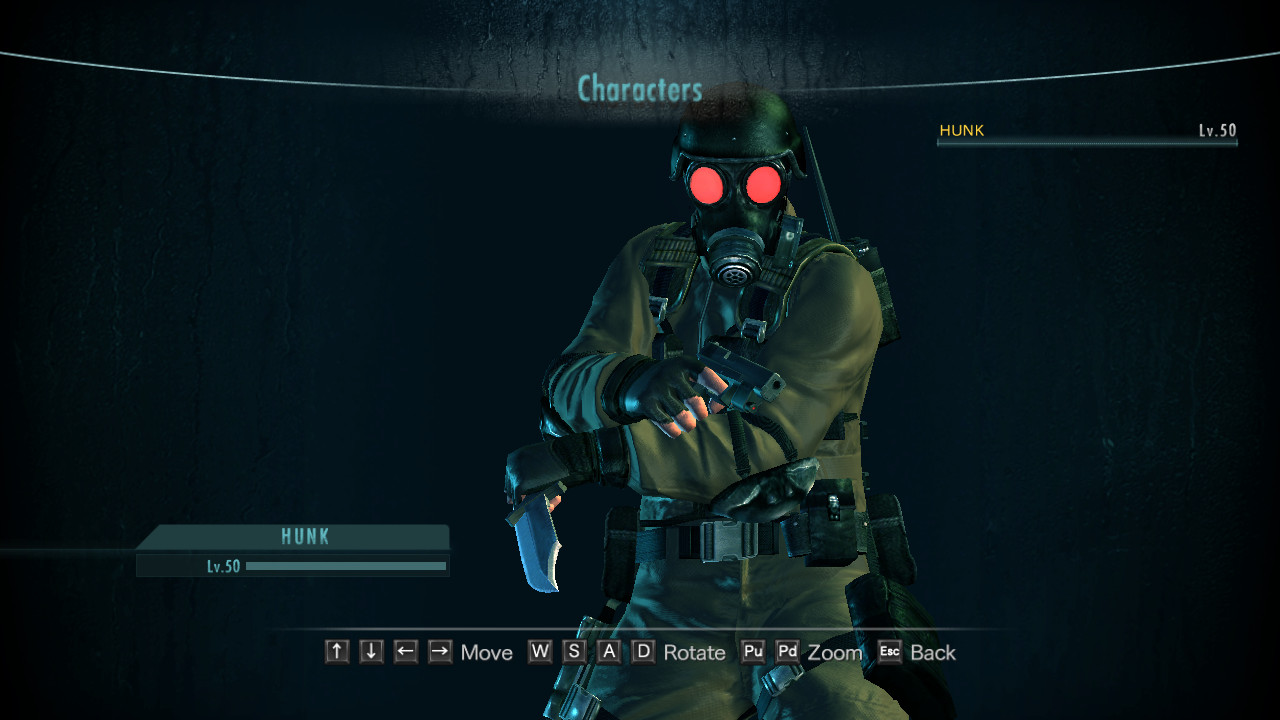Click the left arrow key icon
Screen dimensions: 1280x720
[x=404, y=652]
